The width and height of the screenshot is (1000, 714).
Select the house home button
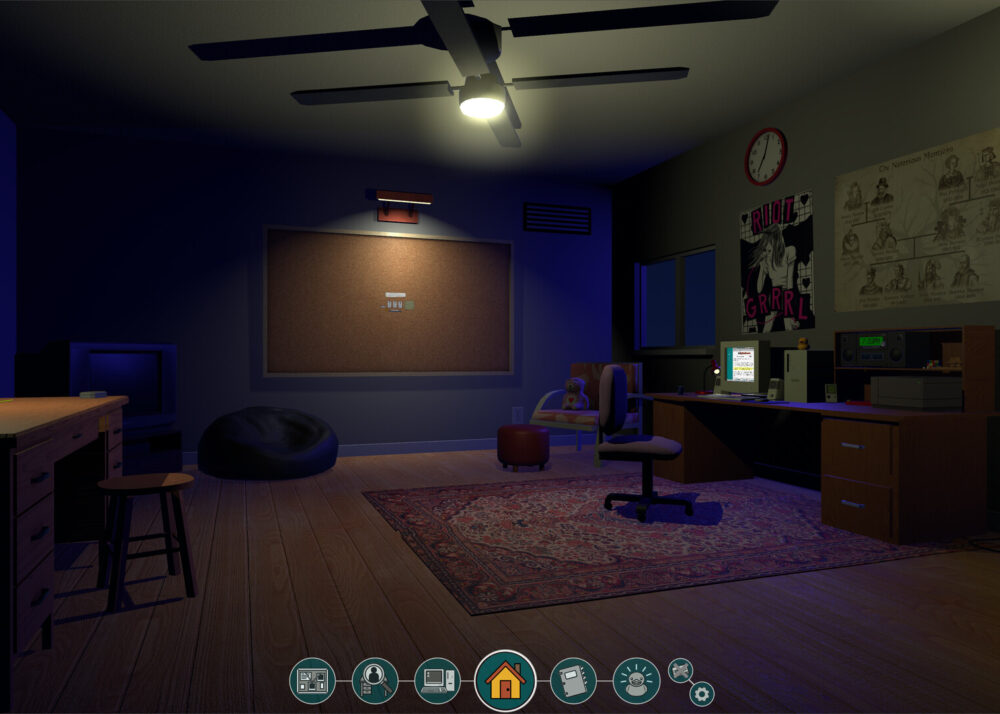[505, 680]
